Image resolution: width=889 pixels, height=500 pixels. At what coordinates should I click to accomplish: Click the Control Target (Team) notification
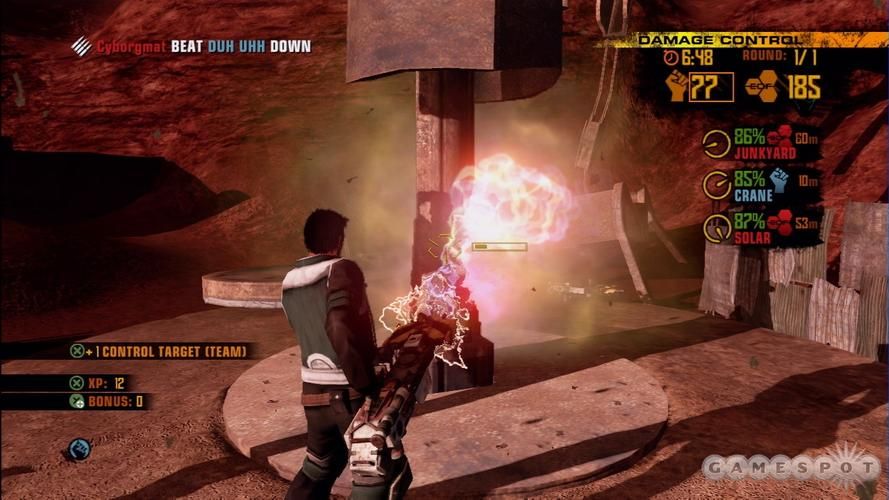pos(160,351)
